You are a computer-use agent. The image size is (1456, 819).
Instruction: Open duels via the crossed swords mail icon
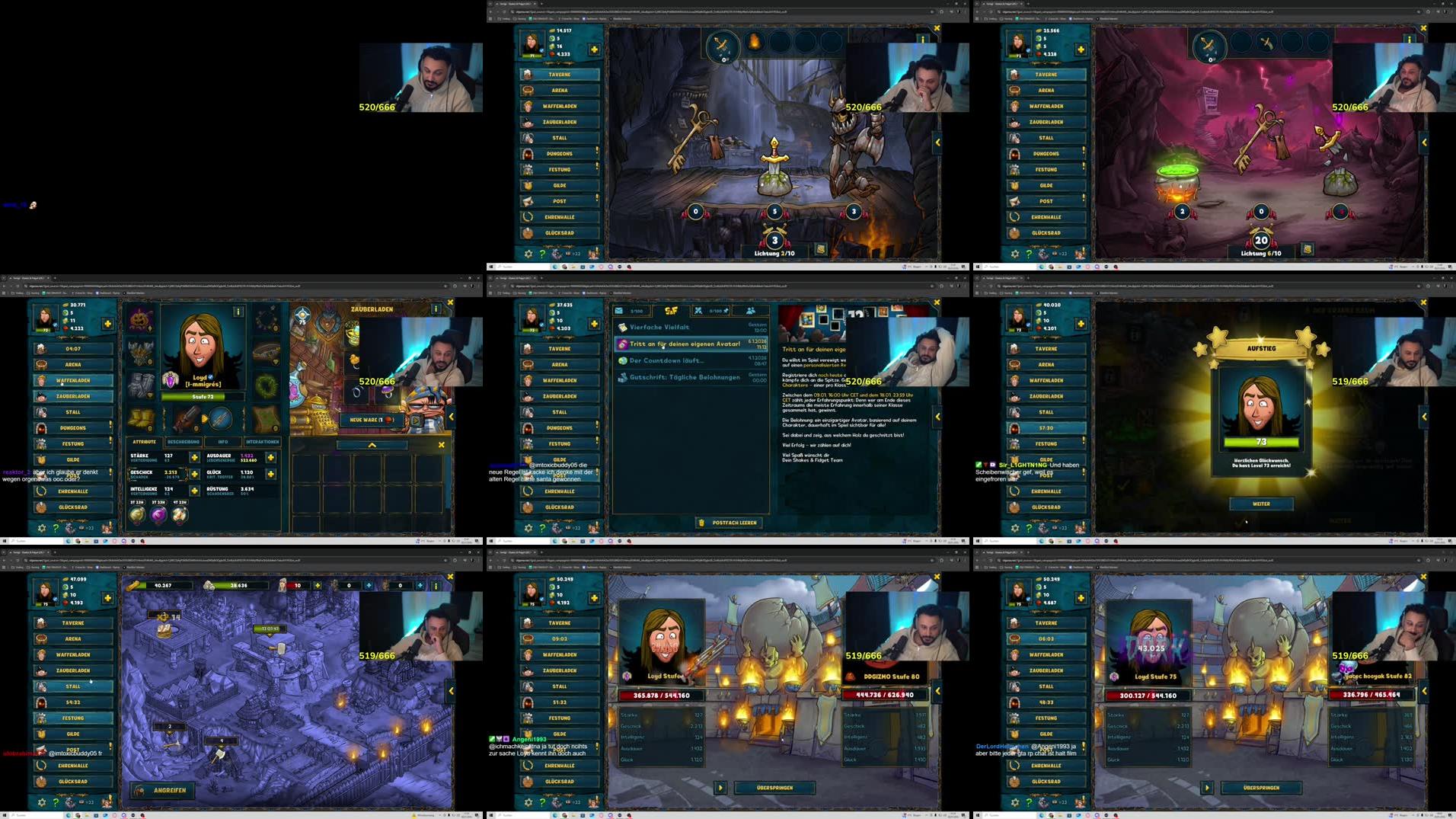(x=698, y=312)
